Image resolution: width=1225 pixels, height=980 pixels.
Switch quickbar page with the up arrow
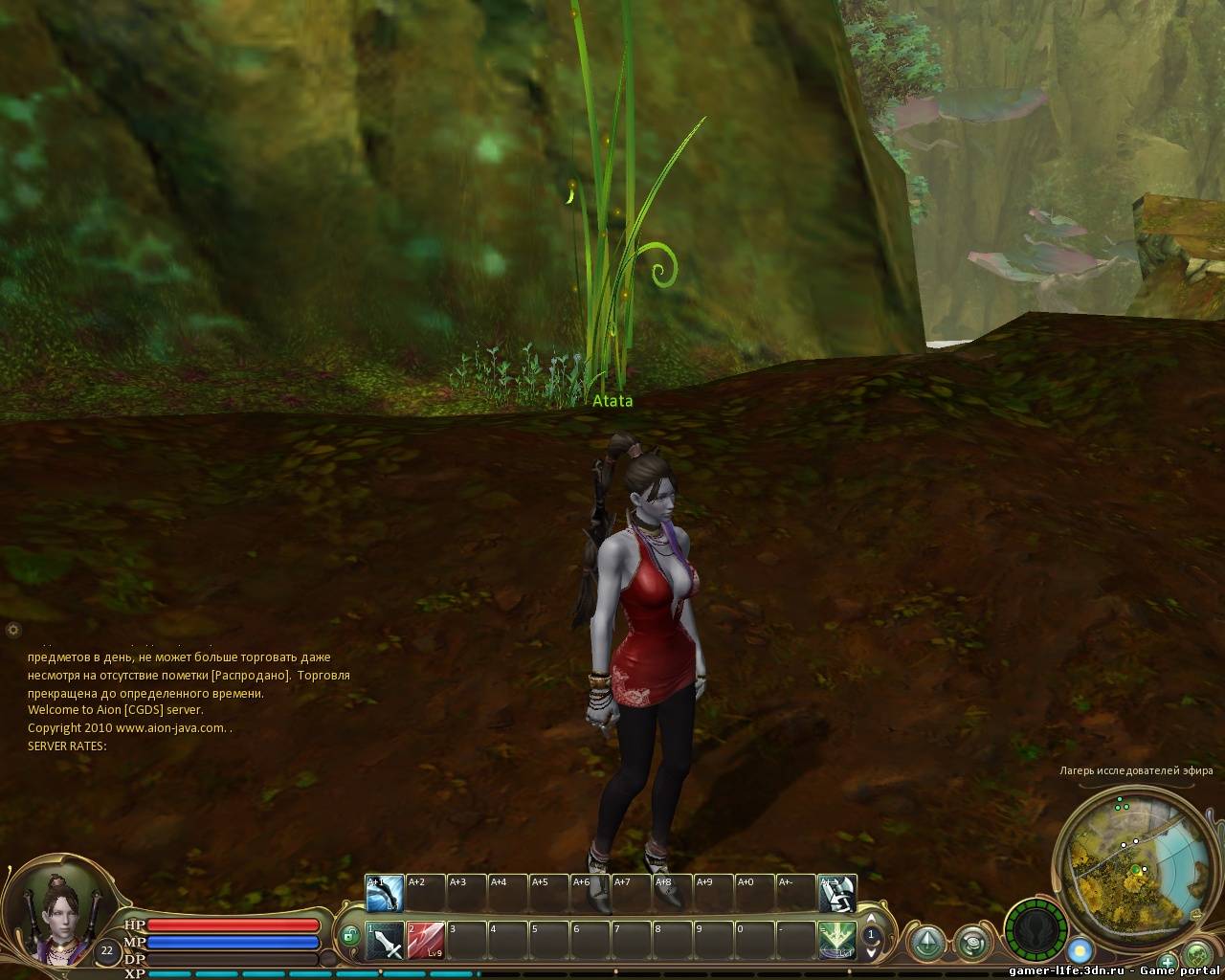click(871, 920)
